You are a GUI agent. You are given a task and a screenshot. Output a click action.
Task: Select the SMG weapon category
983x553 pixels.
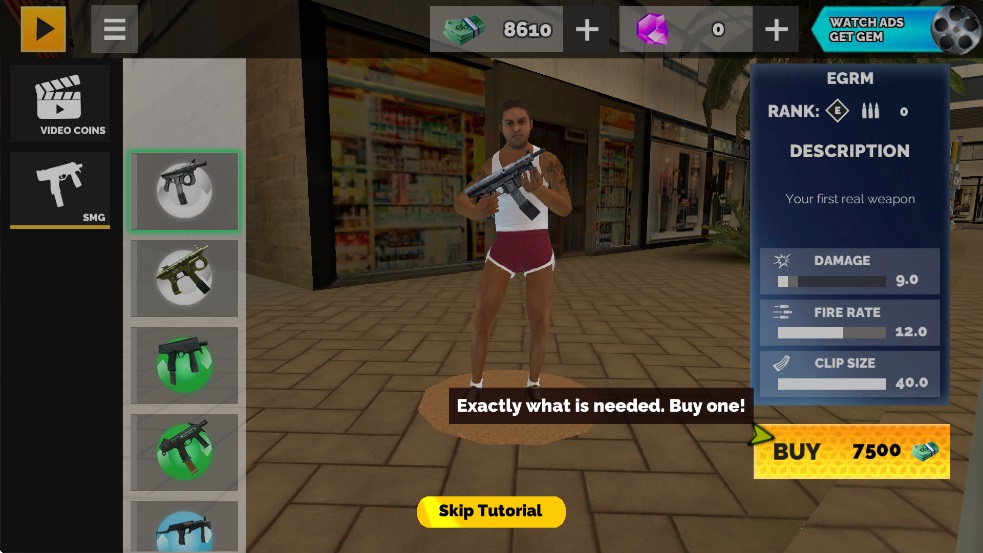pos(60,190)
